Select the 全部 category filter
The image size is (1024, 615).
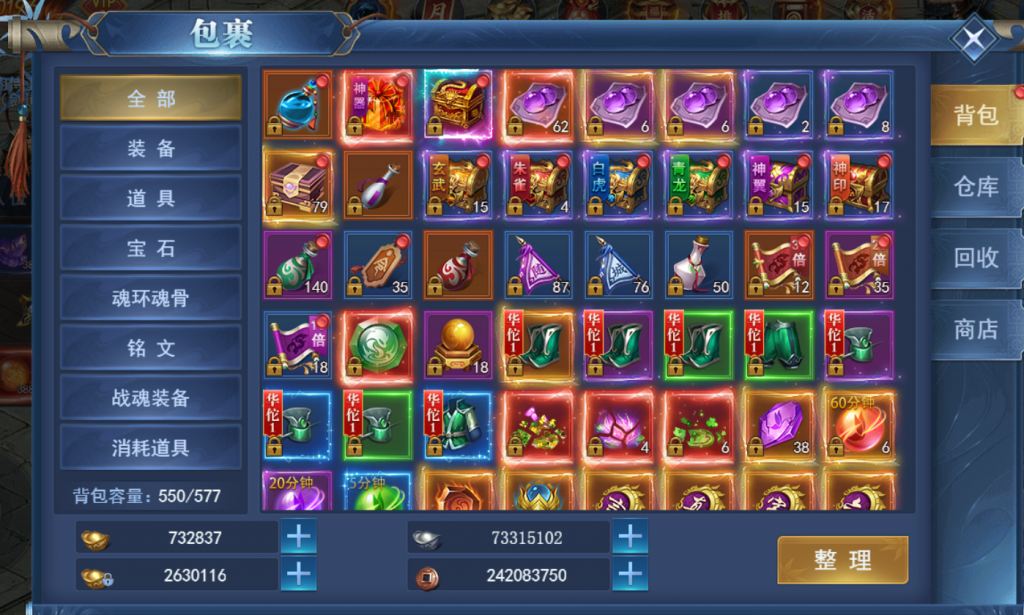pyautogui.click(x=151, y=98)
